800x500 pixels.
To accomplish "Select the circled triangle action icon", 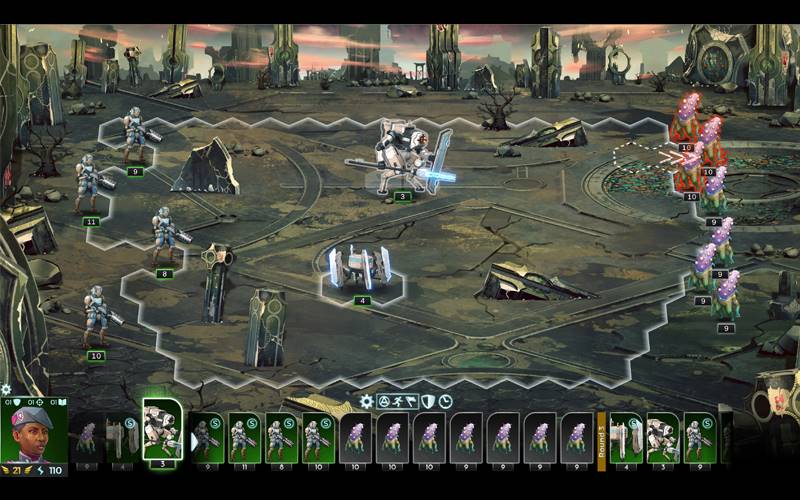I will [382, 402].
